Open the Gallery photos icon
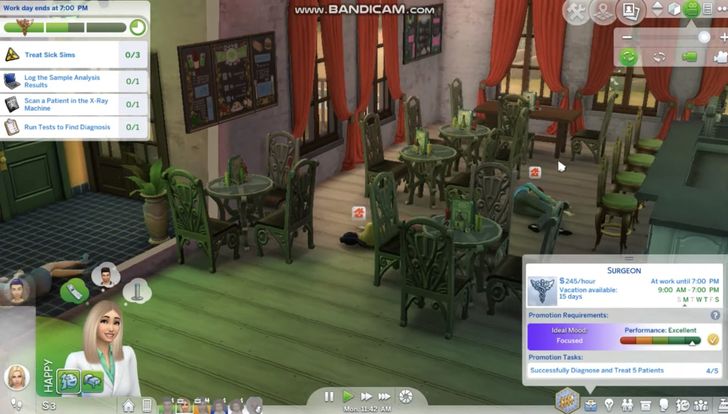 632,11
